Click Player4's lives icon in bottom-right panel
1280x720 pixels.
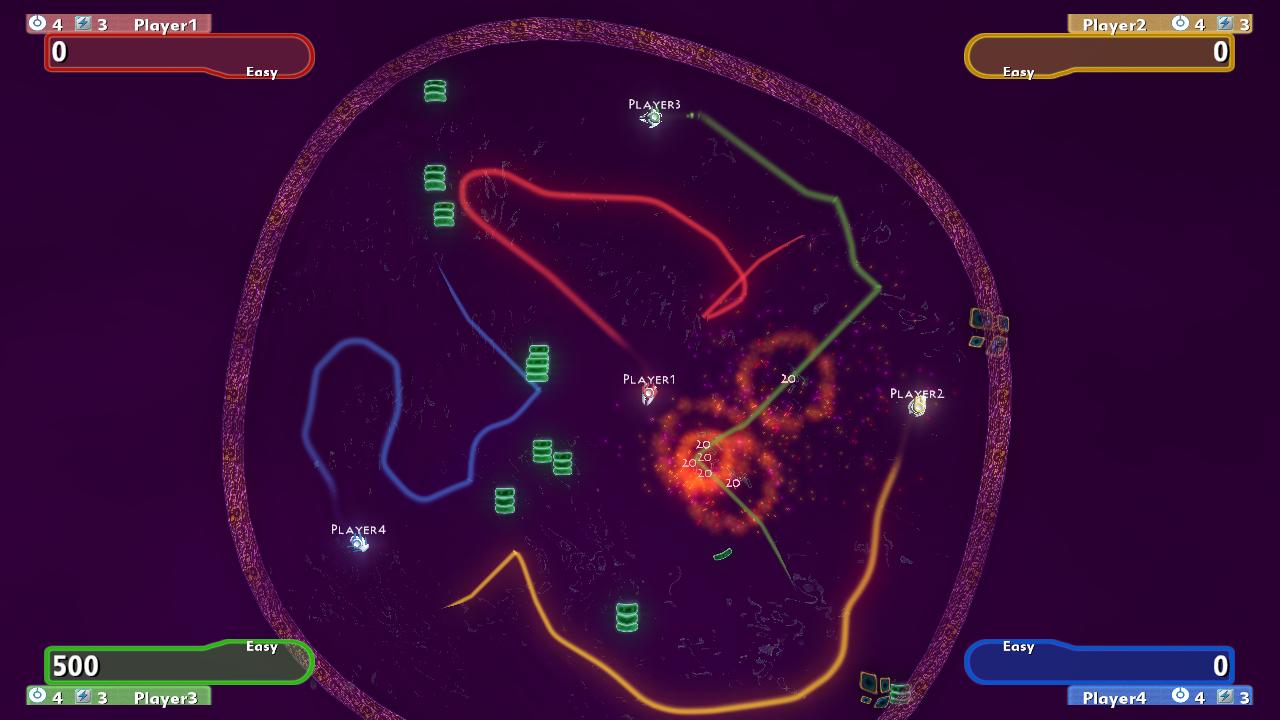(1182, 696)
